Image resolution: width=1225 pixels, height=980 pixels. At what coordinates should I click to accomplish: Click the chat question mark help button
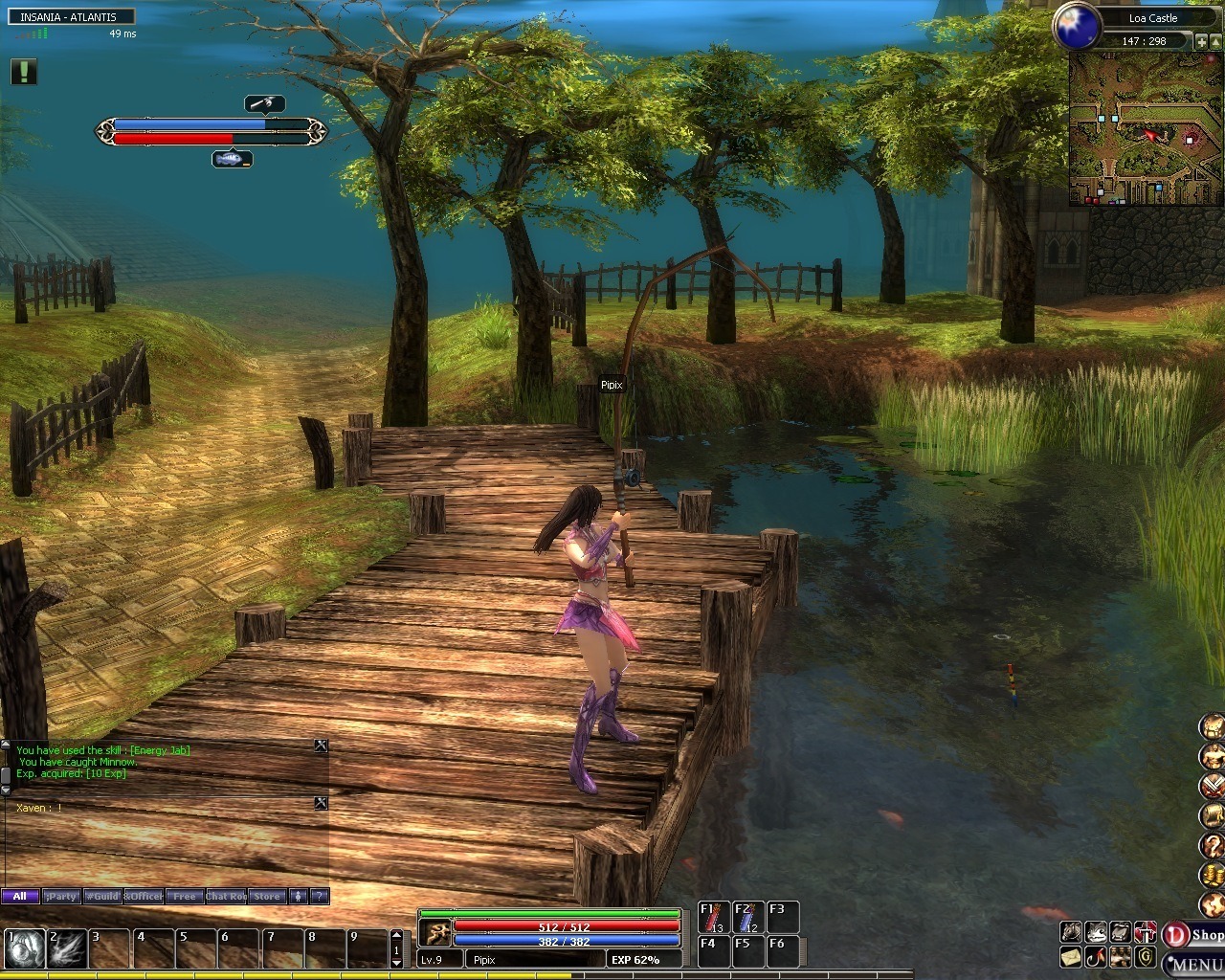(320, 897)
